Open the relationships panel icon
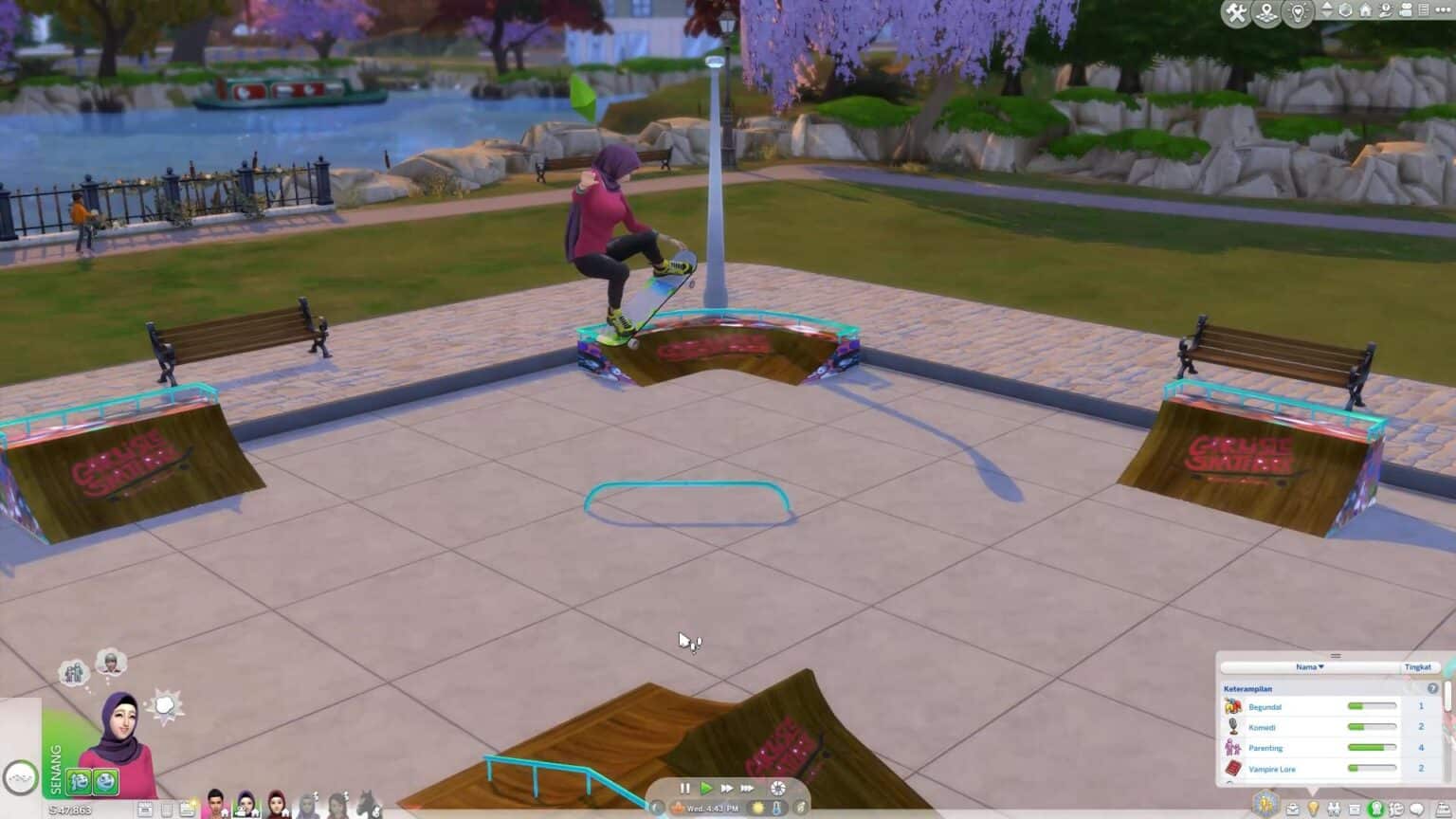The image size is (1456, 819). pyautogui.click(x=1334, y=809)
